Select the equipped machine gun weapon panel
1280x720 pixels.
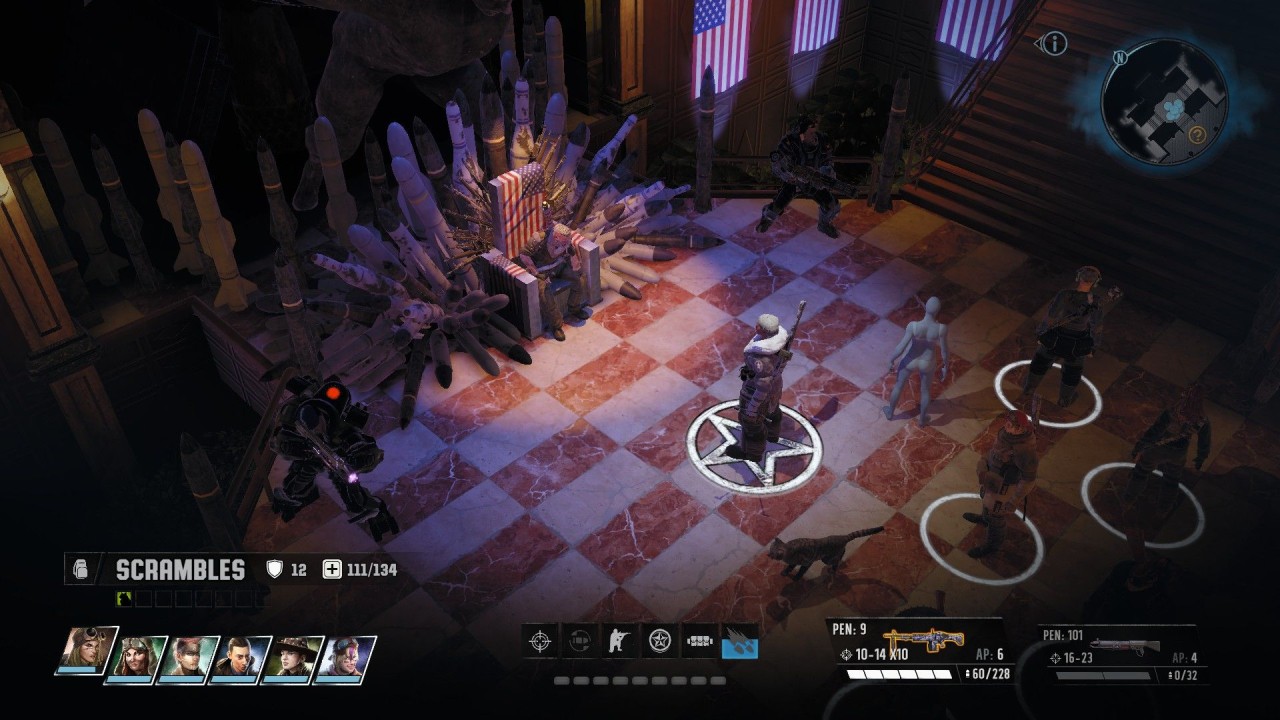(x=915, y=650)
